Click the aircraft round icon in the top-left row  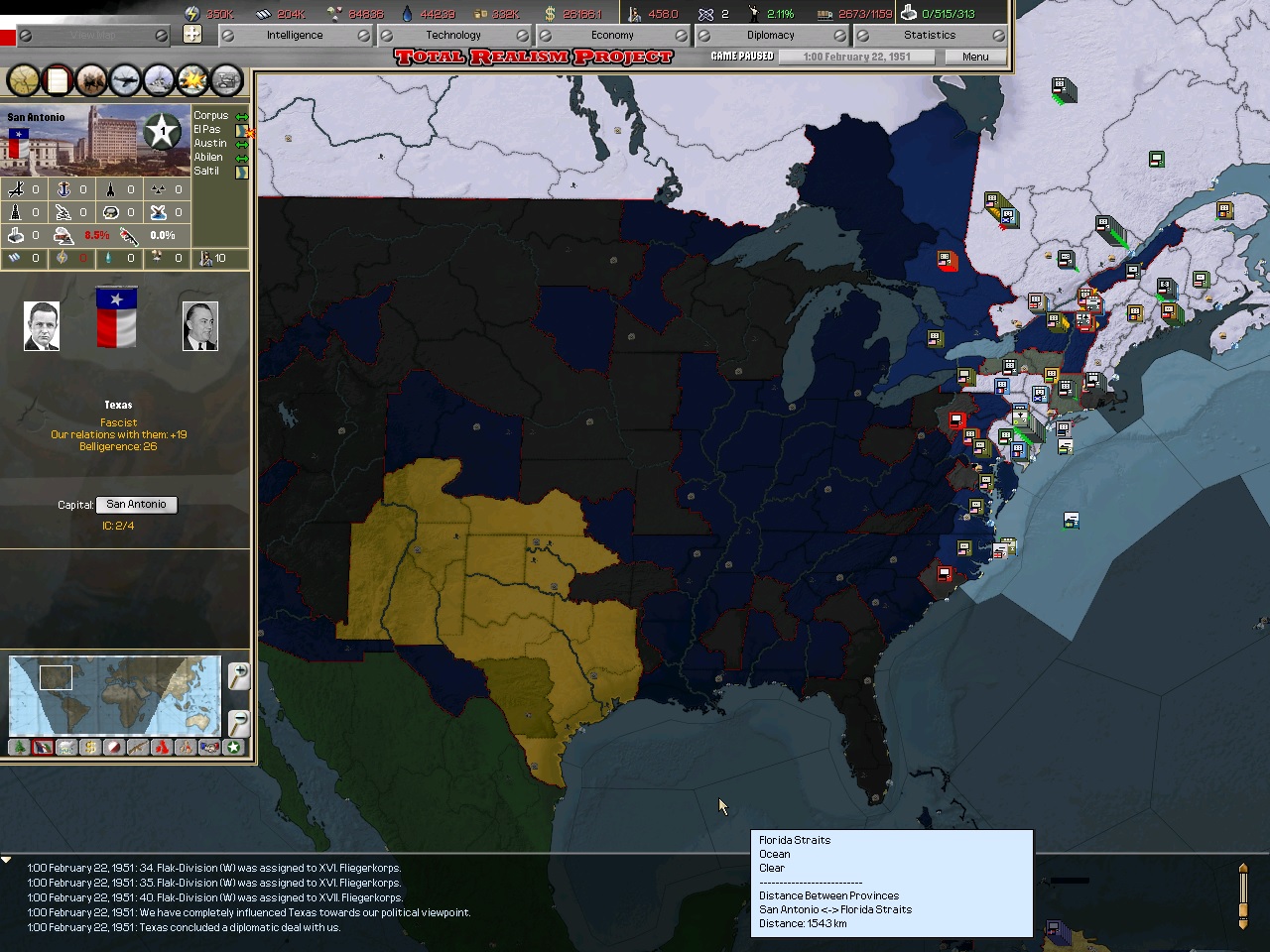click(x=125, y=80)
